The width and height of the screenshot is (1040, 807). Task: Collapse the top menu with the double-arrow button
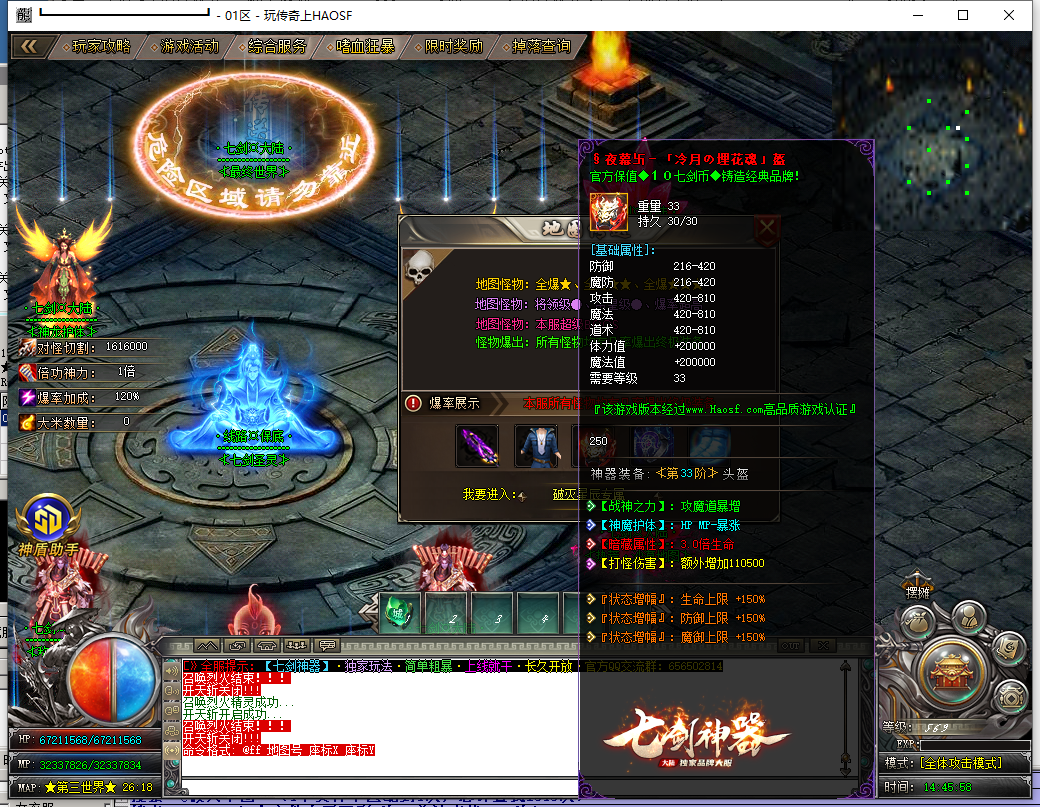[30, 46]
